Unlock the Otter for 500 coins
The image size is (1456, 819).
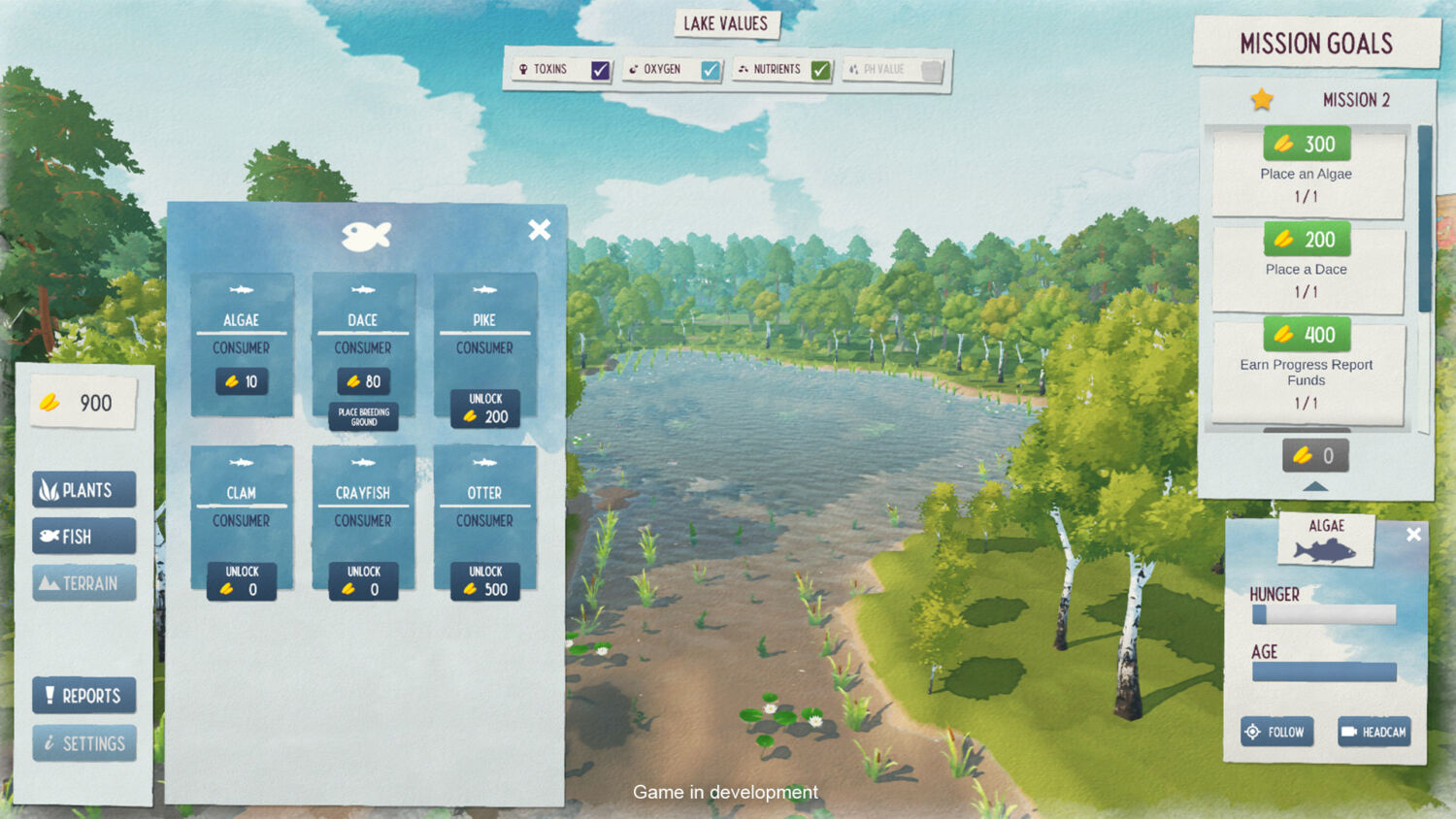coord(484,582)
